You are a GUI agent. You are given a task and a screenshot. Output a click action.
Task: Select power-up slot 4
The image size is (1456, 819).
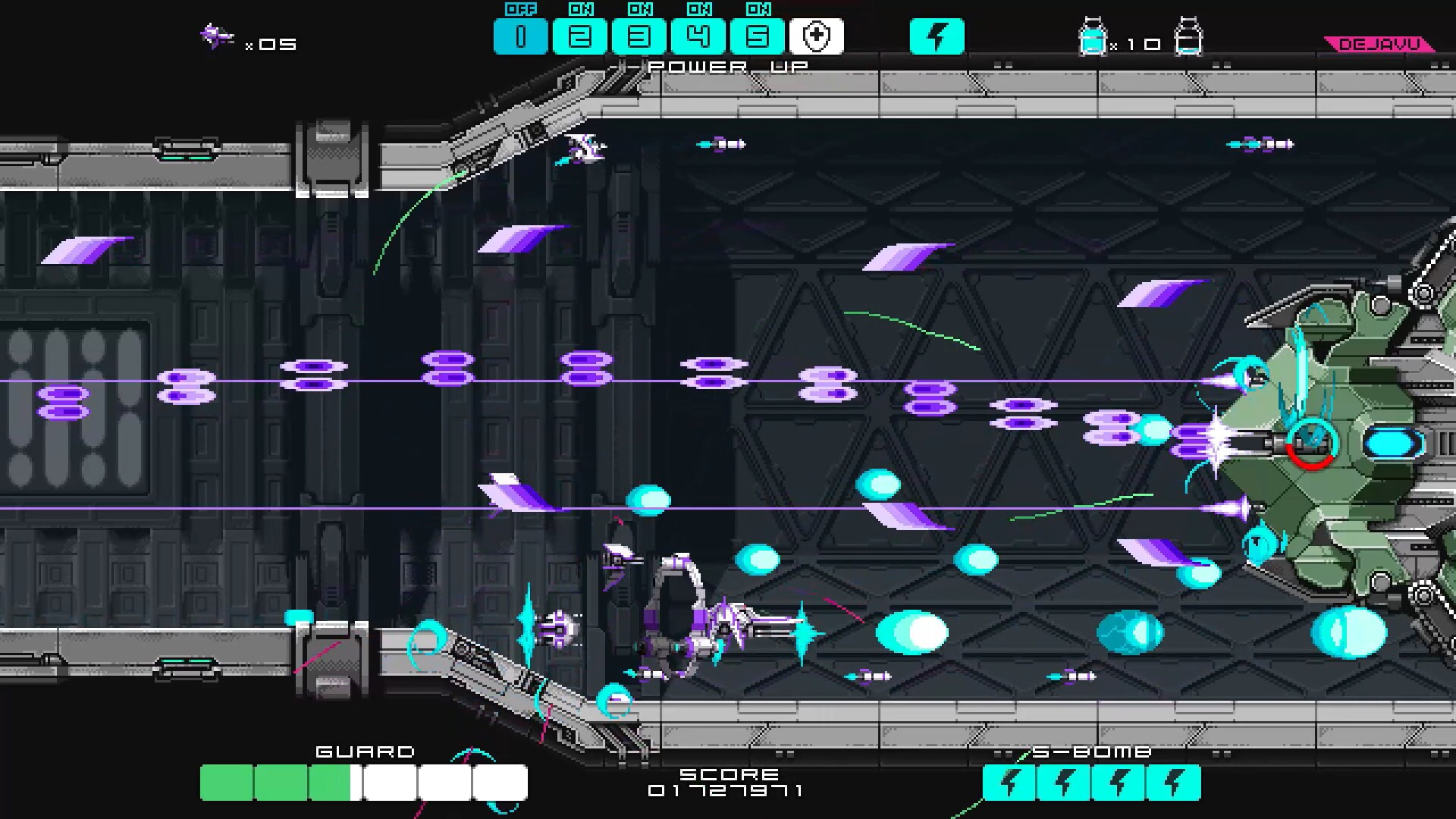[x=698, y=36]
